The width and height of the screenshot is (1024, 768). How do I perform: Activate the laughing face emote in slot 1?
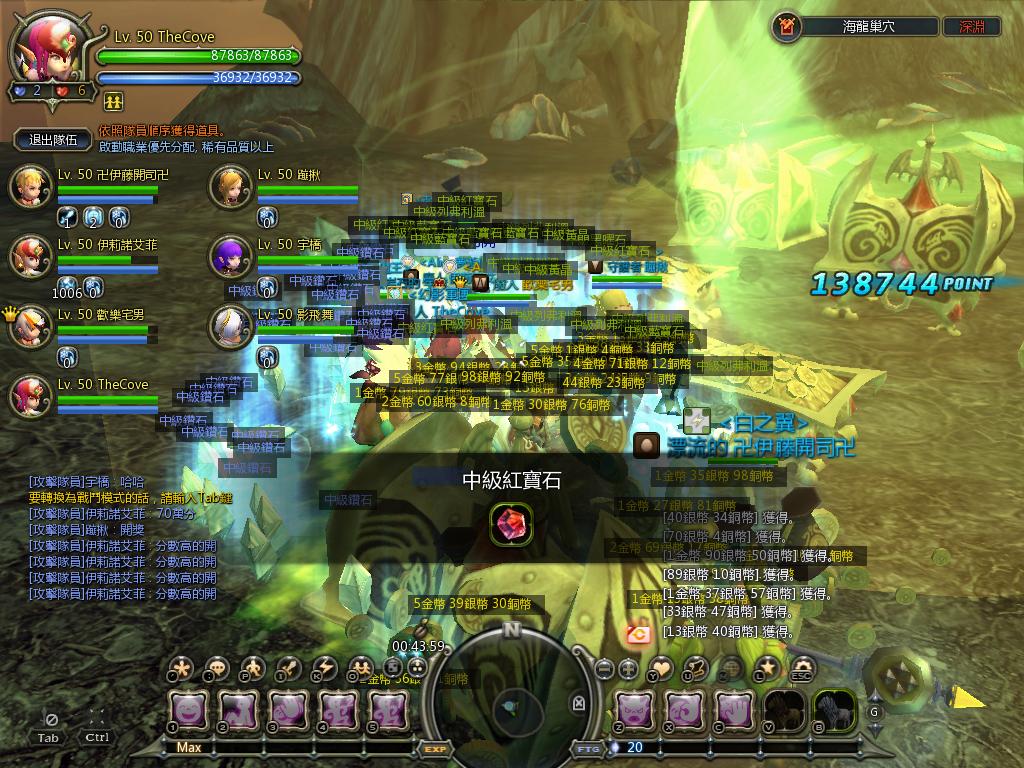188,709
